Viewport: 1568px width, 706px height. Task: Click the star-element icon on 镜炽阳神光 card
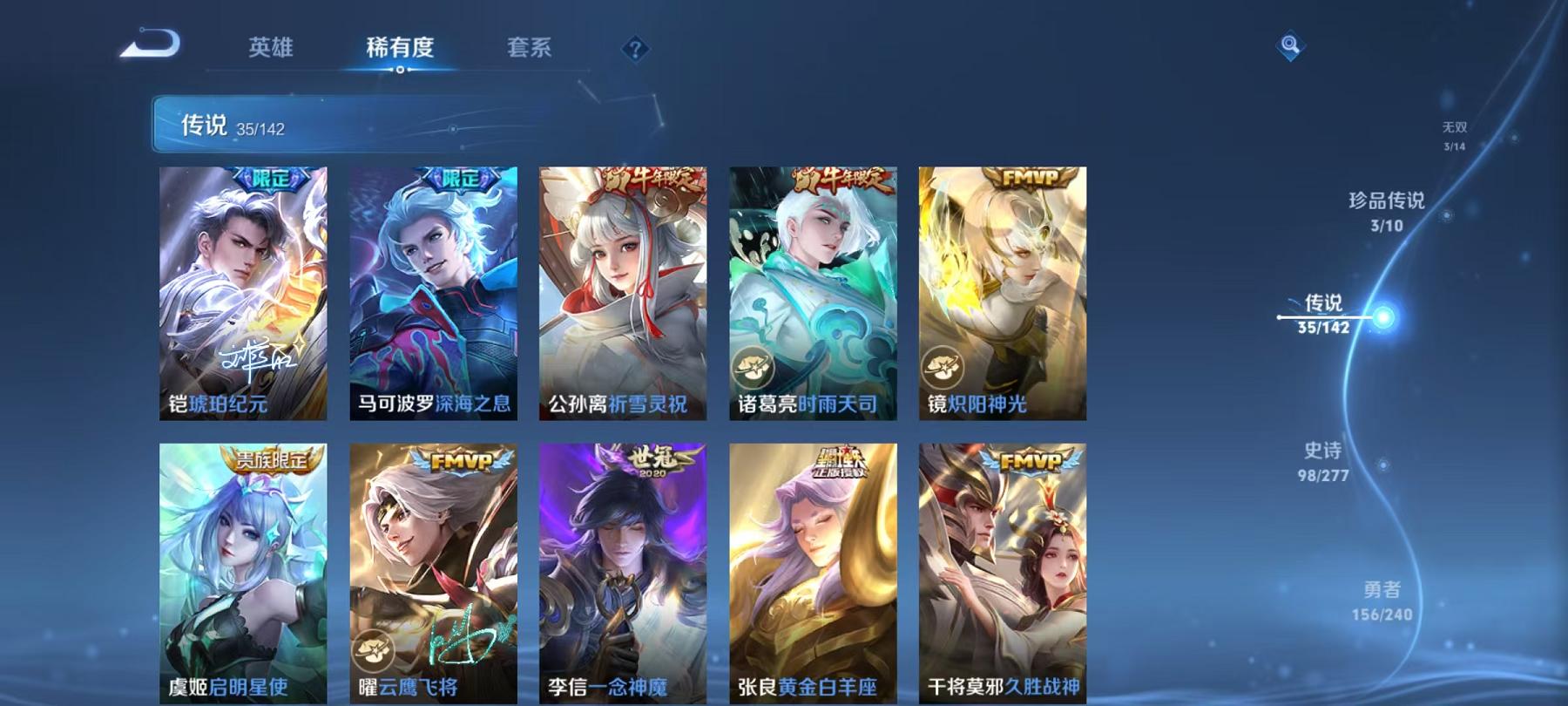tap(943, 364)
